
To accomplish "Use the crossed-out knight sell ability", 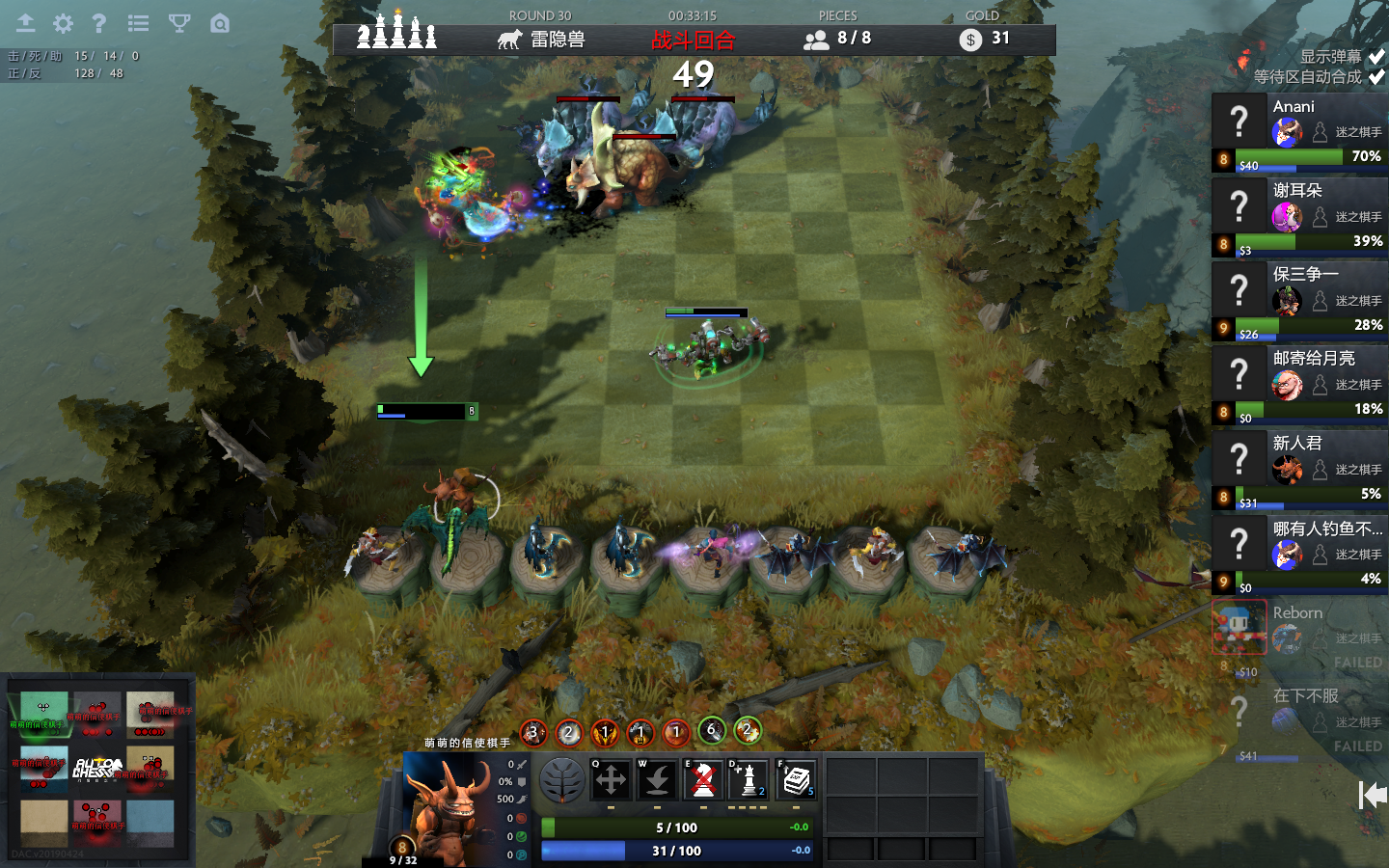I will 704,779.
